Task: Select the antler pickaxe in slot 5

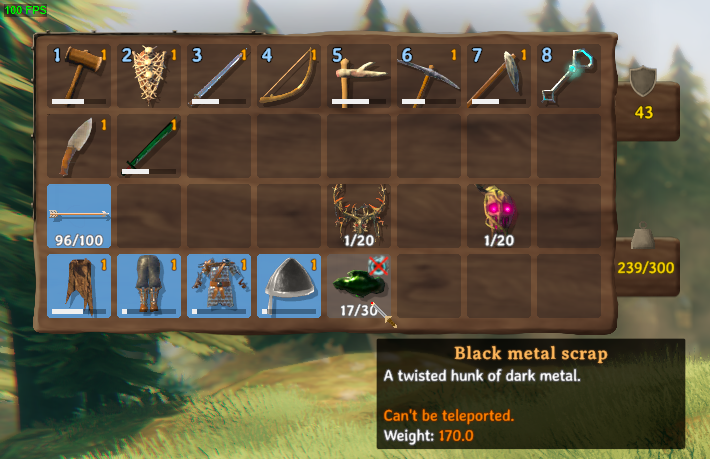Action: coord(359,76)
